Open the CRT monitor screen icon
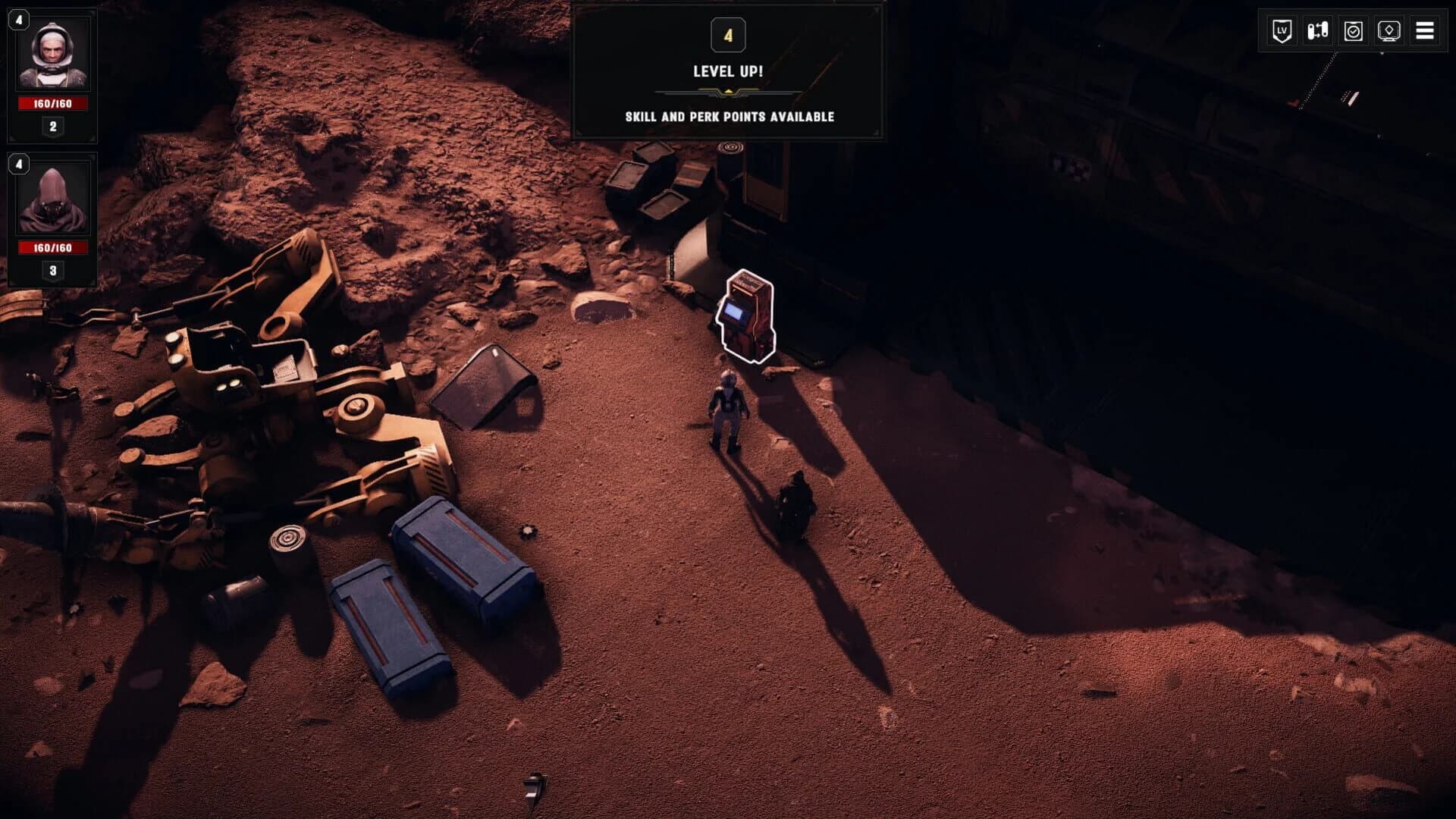Viewport: 1456px width, 819px height. pos(1390,31)
